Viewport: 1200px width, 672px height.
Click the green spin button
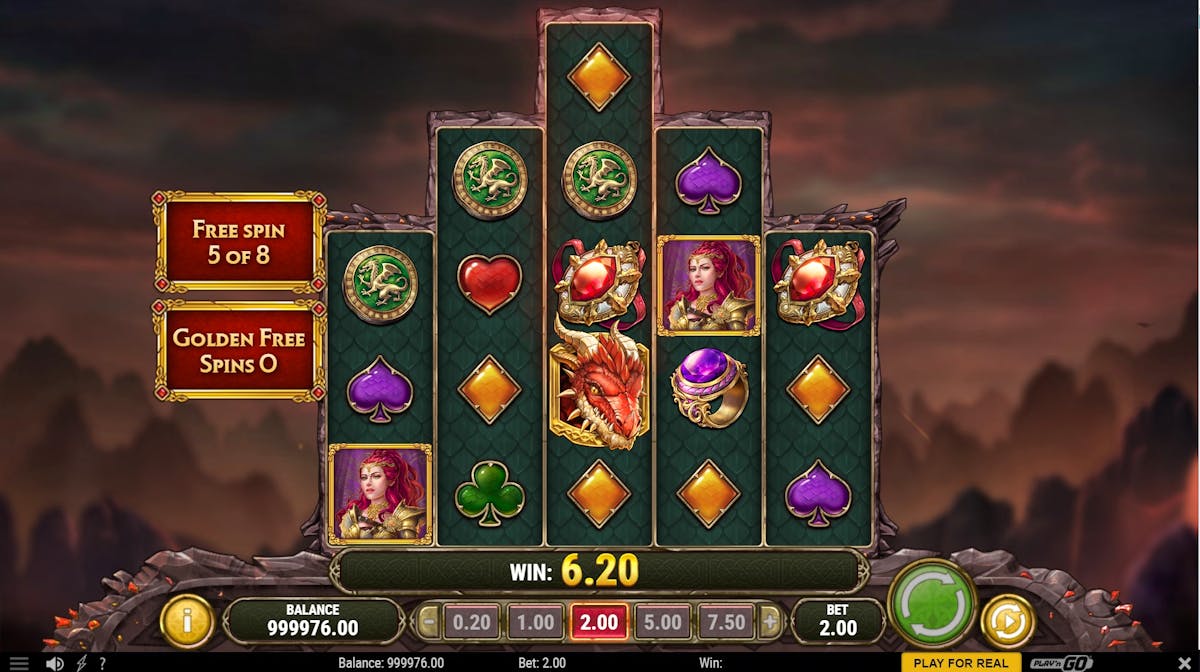(x=931, y=606)
